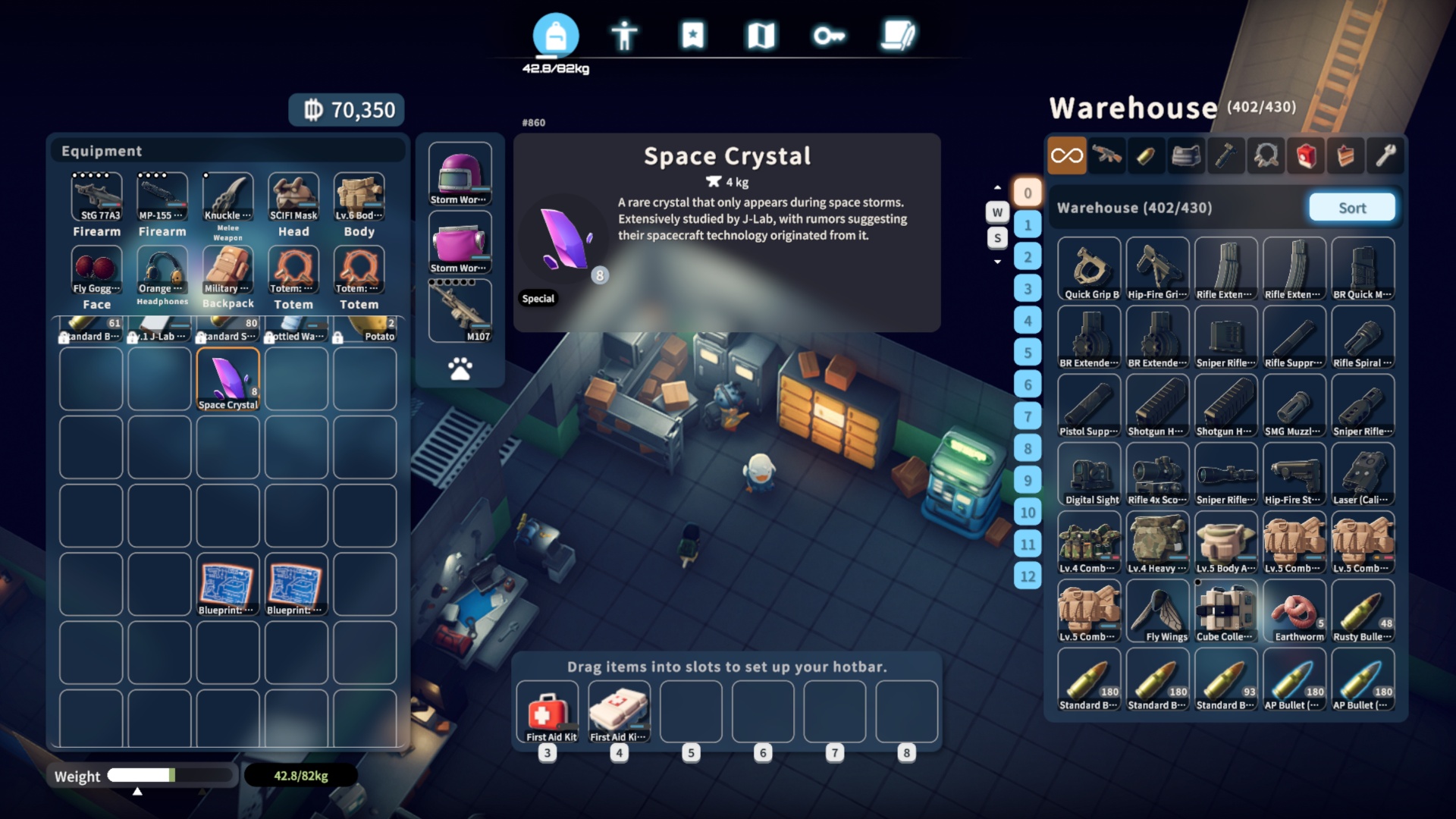The height and width of the screenshot is (819, 1456).
Task: Click the Weight progress bar at bottom left
Action: [171, 776]
